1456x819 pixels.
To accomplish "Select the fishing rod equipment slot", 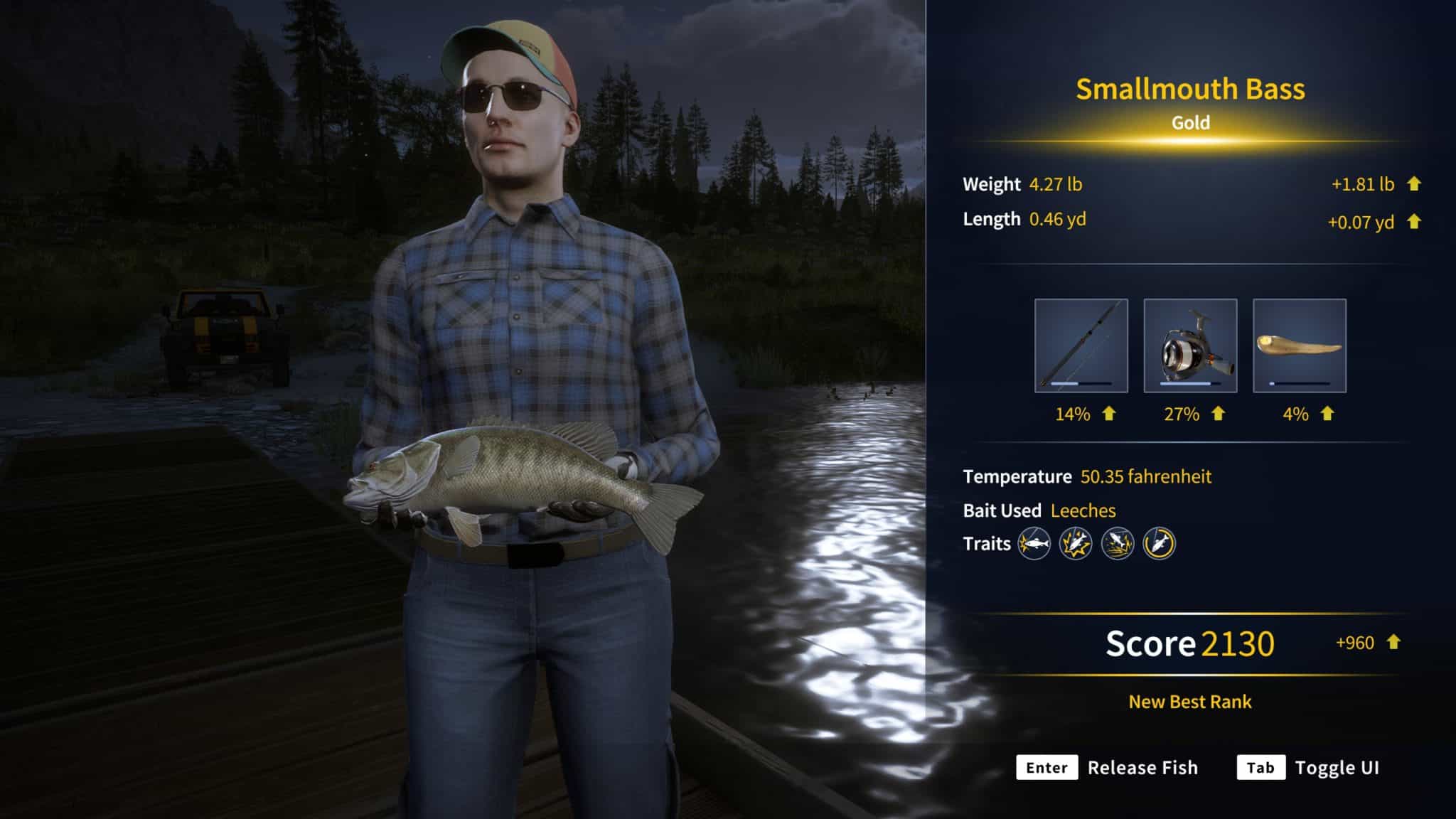I will coord(1081,346).
